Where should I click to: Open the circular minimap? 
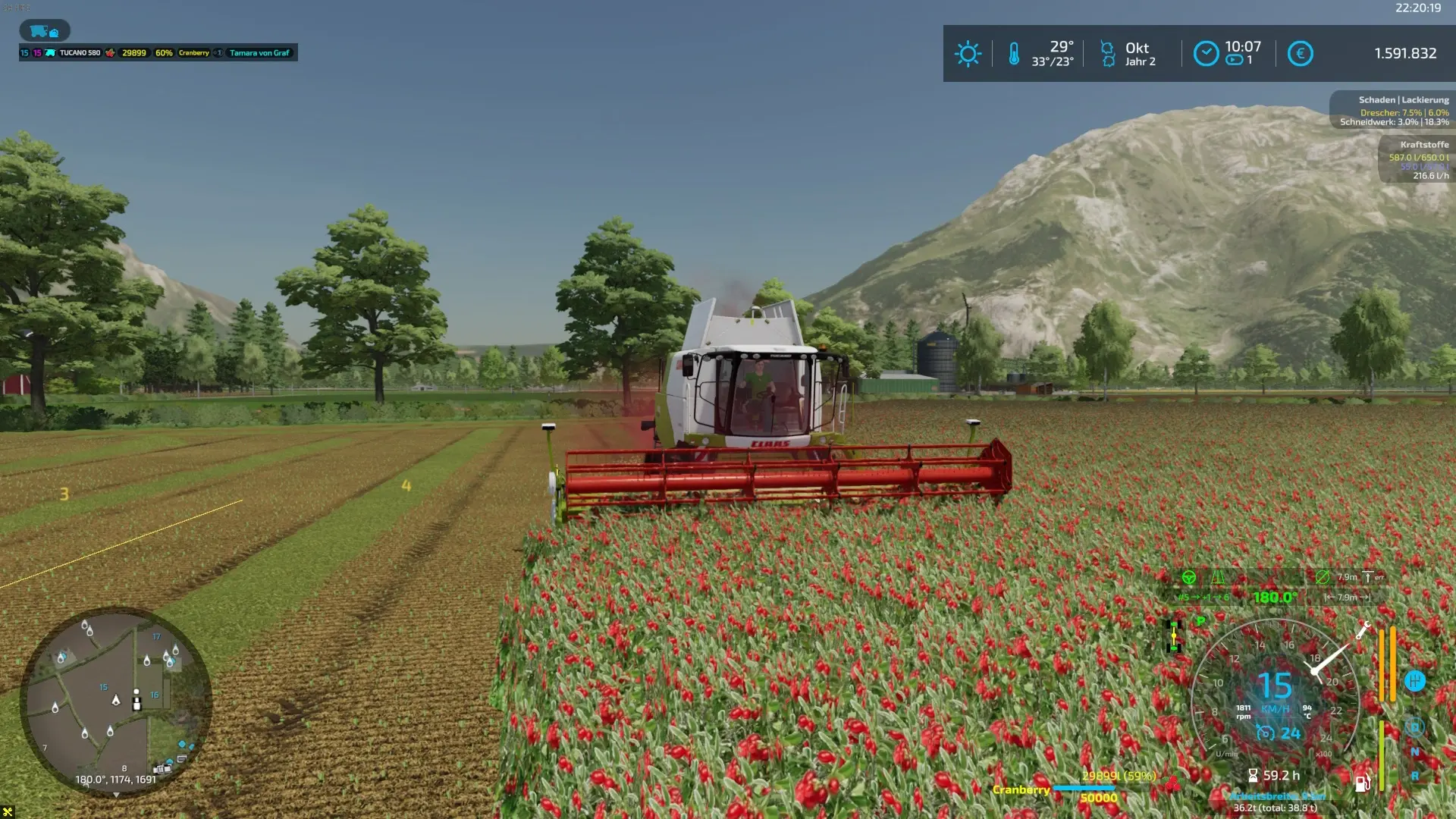pos(115,701)
